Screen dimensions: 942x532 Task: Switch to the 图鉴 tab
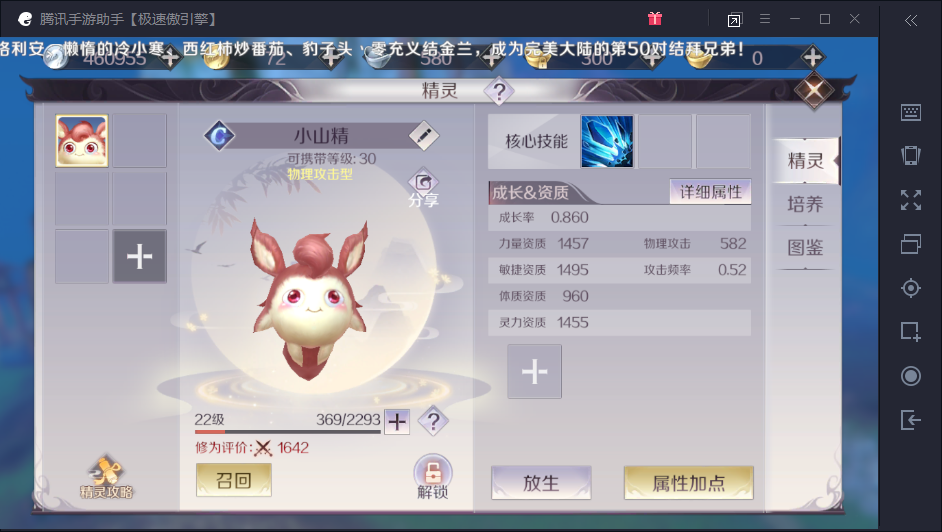coord(805,248)
